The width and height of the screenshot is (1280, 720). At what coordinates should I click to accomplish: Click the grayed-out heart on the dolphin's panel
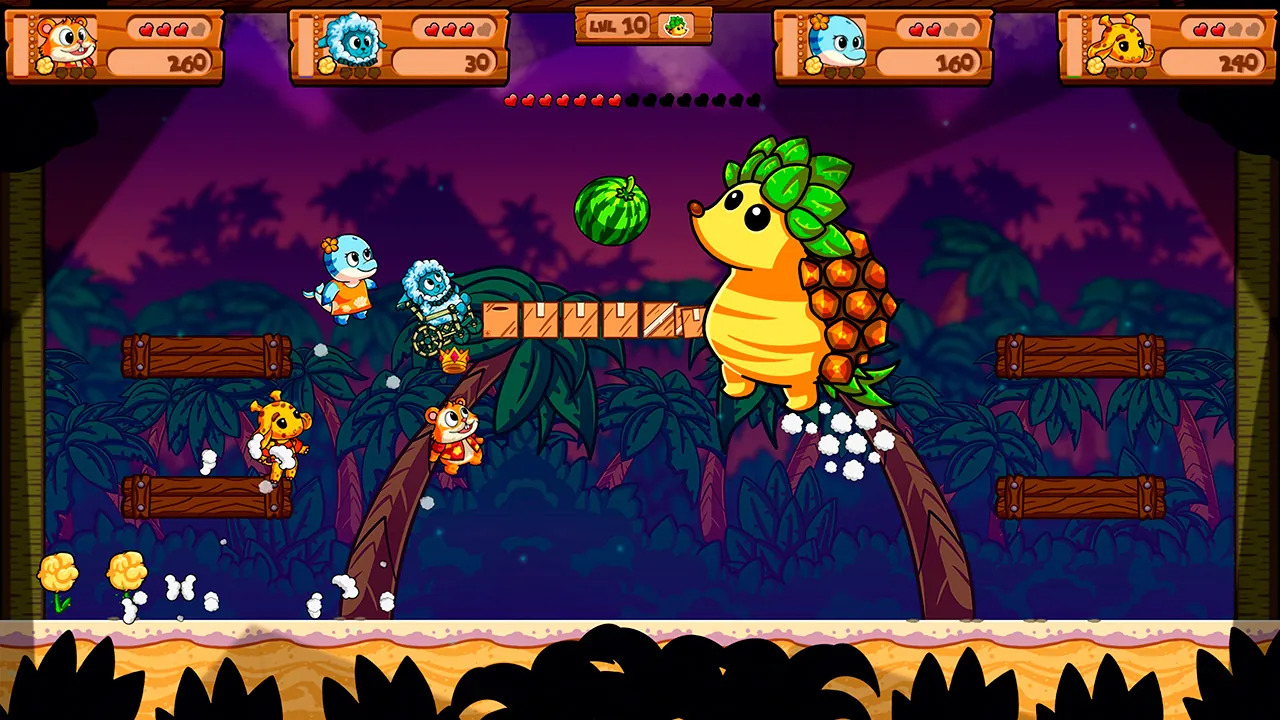pos(952,28)
